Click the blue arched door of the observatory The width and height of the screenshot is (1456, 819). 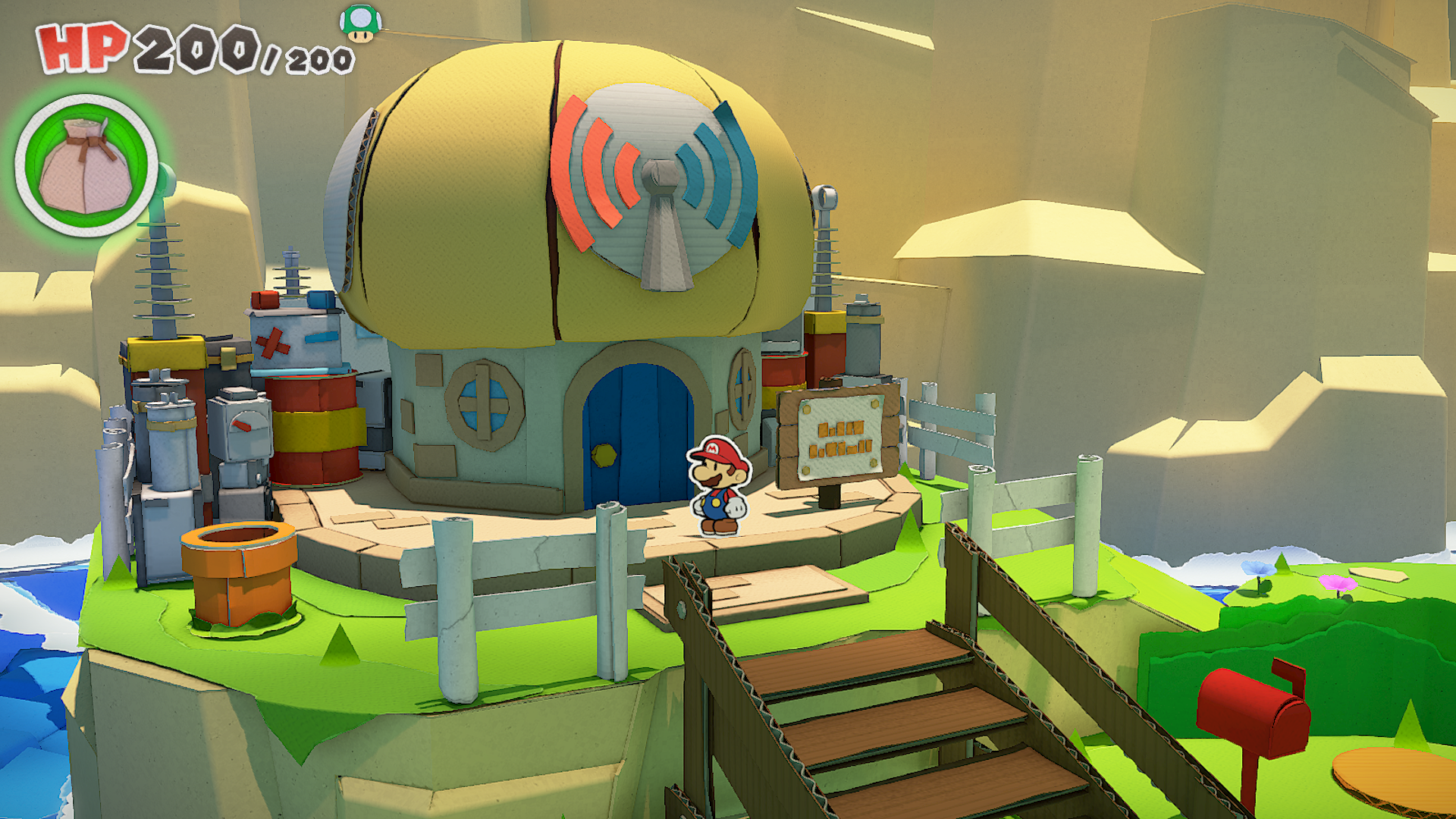pos(639,432)
